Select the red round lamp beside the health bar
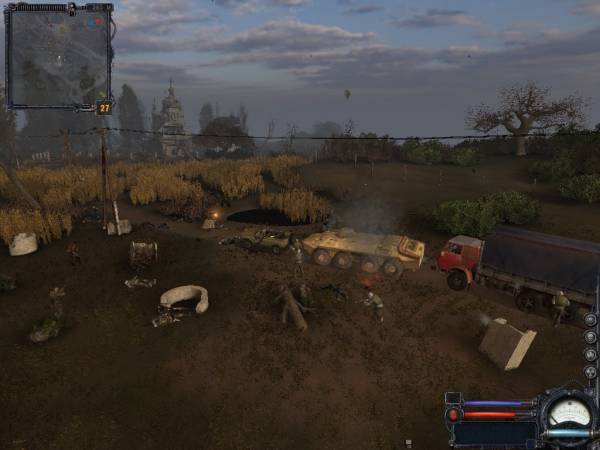600x450 pixels. (x=455, y=414)
